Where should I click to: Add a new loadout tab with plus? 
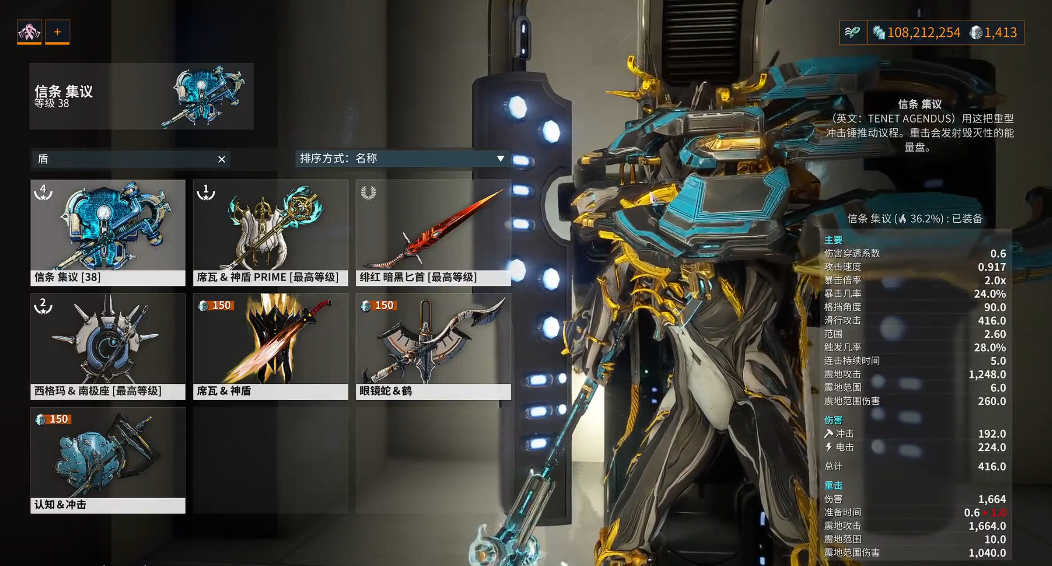[x=57, y=32]
